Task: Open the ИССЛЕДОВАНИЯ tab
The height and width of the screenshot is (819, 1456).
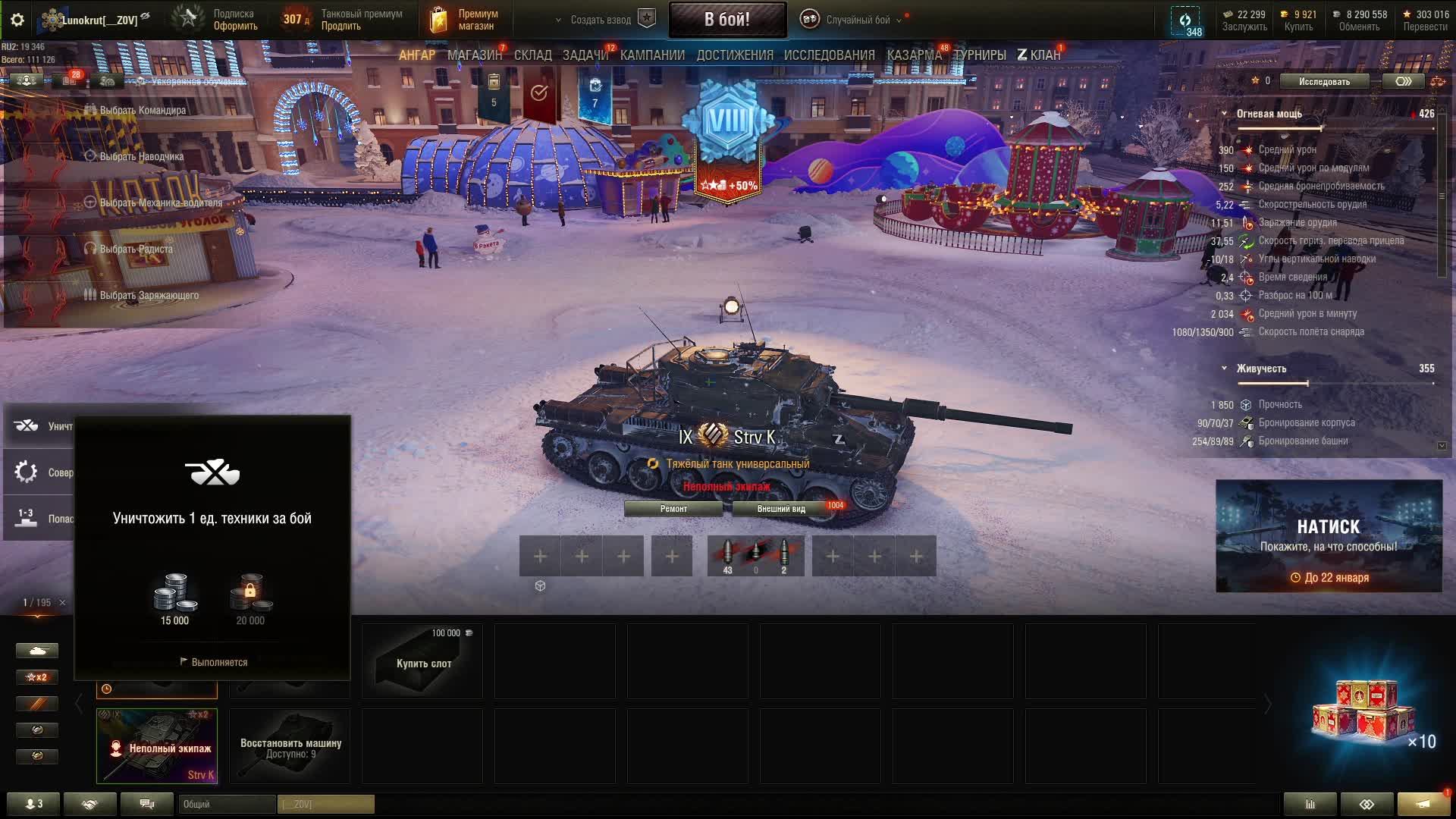Action: 829,55
